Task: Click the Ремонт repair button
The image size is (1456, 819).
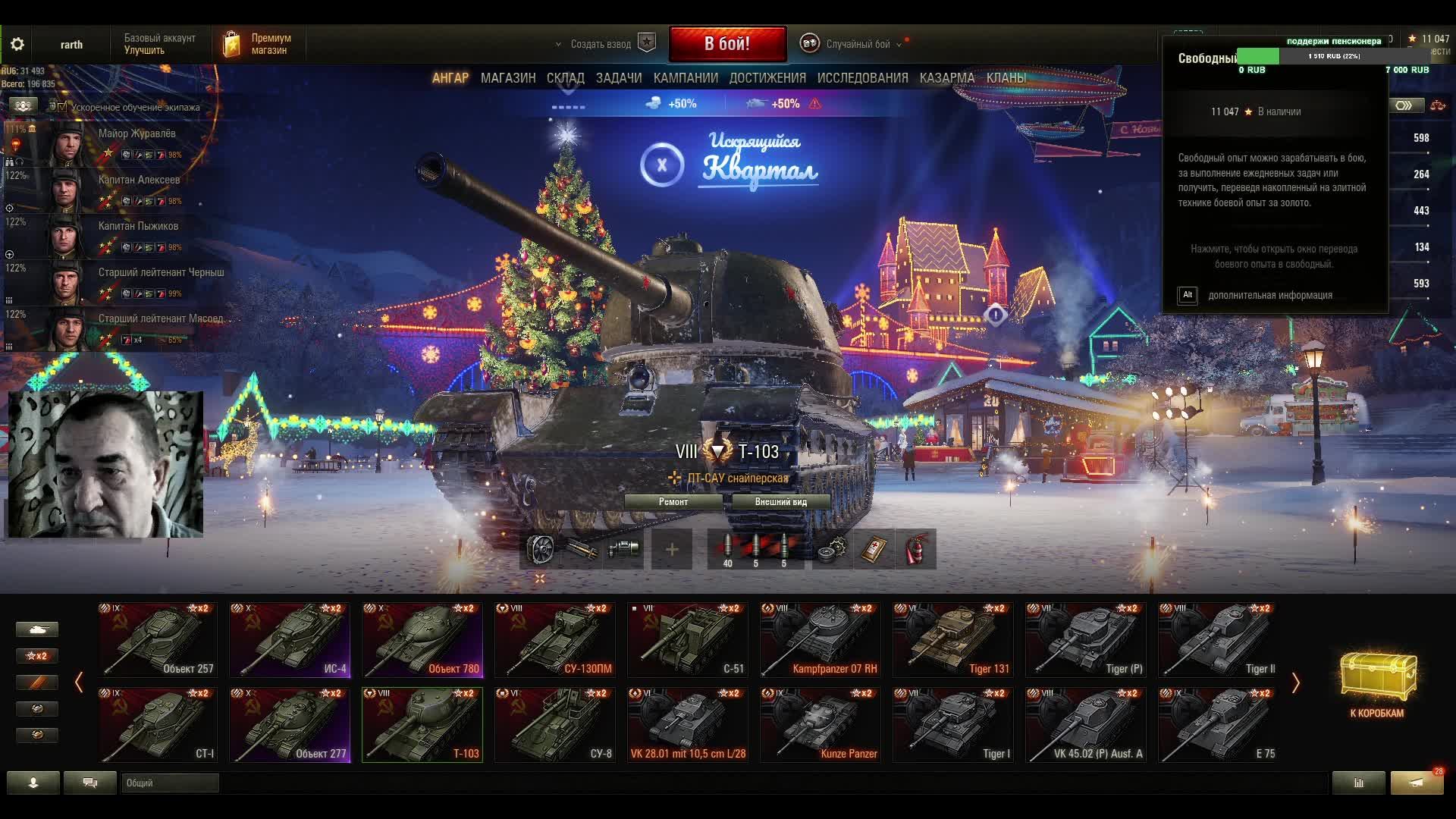Action: (673, 502)
